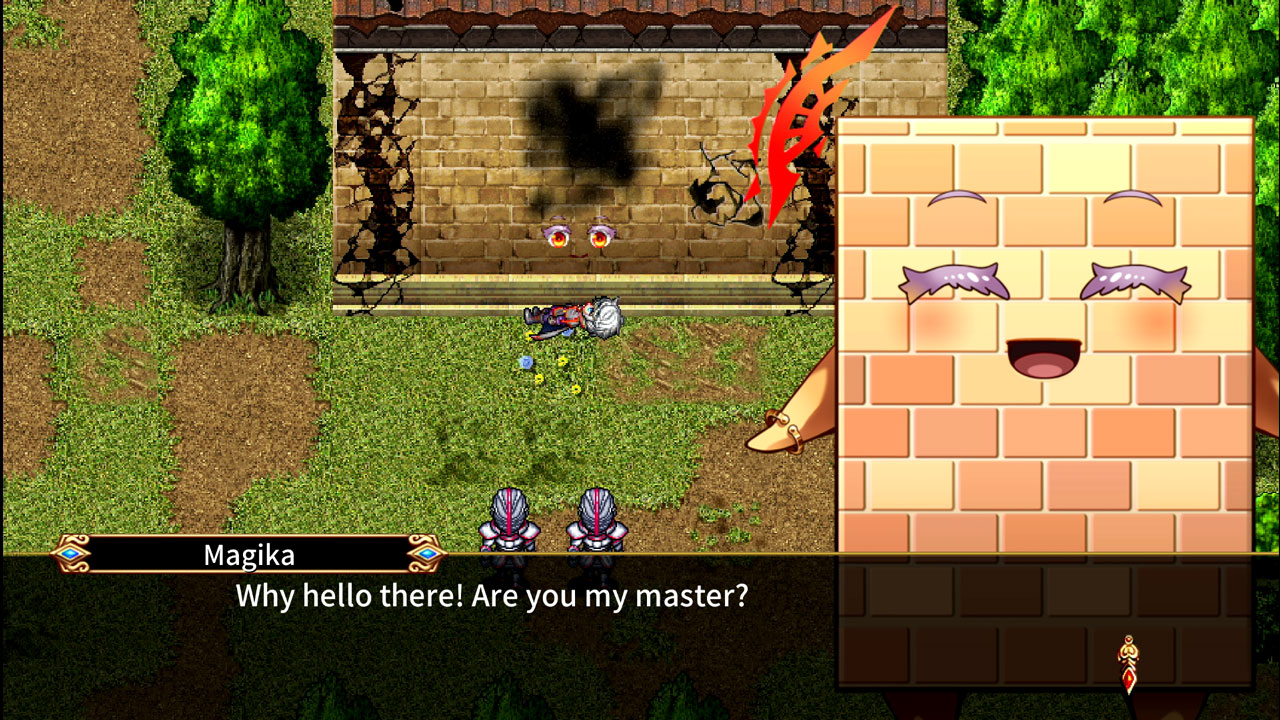Screen dimensions: 1280x720
Task: Click the right blue diamond ornament on the nameplate
Action: (426, 553)
